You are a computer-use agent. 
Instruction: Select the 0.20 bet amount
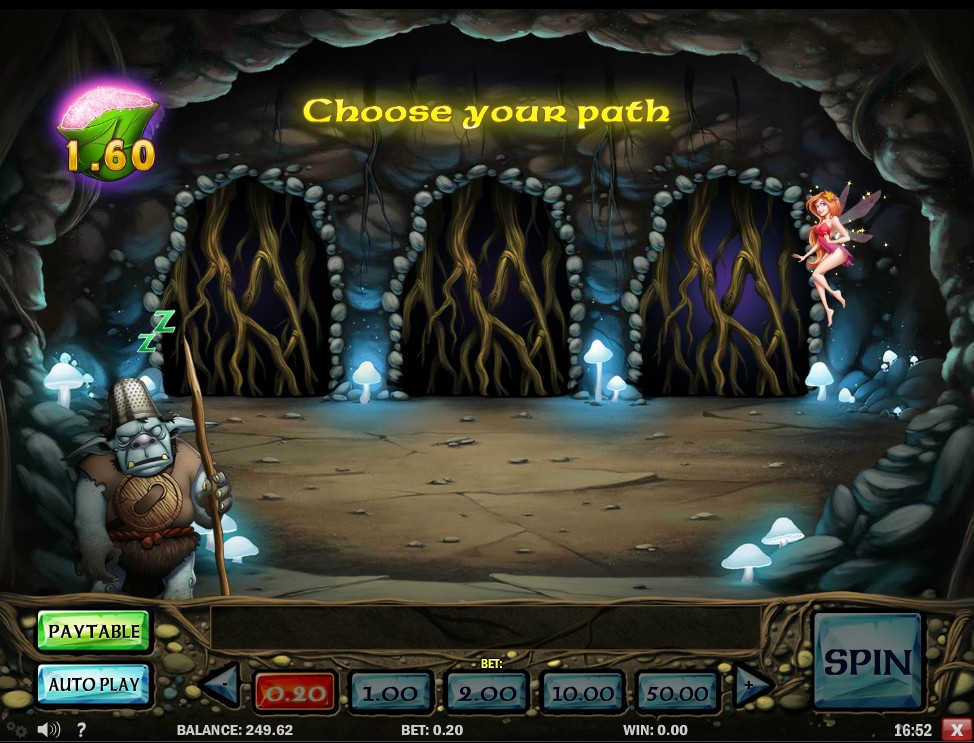(x=295, y=692)
